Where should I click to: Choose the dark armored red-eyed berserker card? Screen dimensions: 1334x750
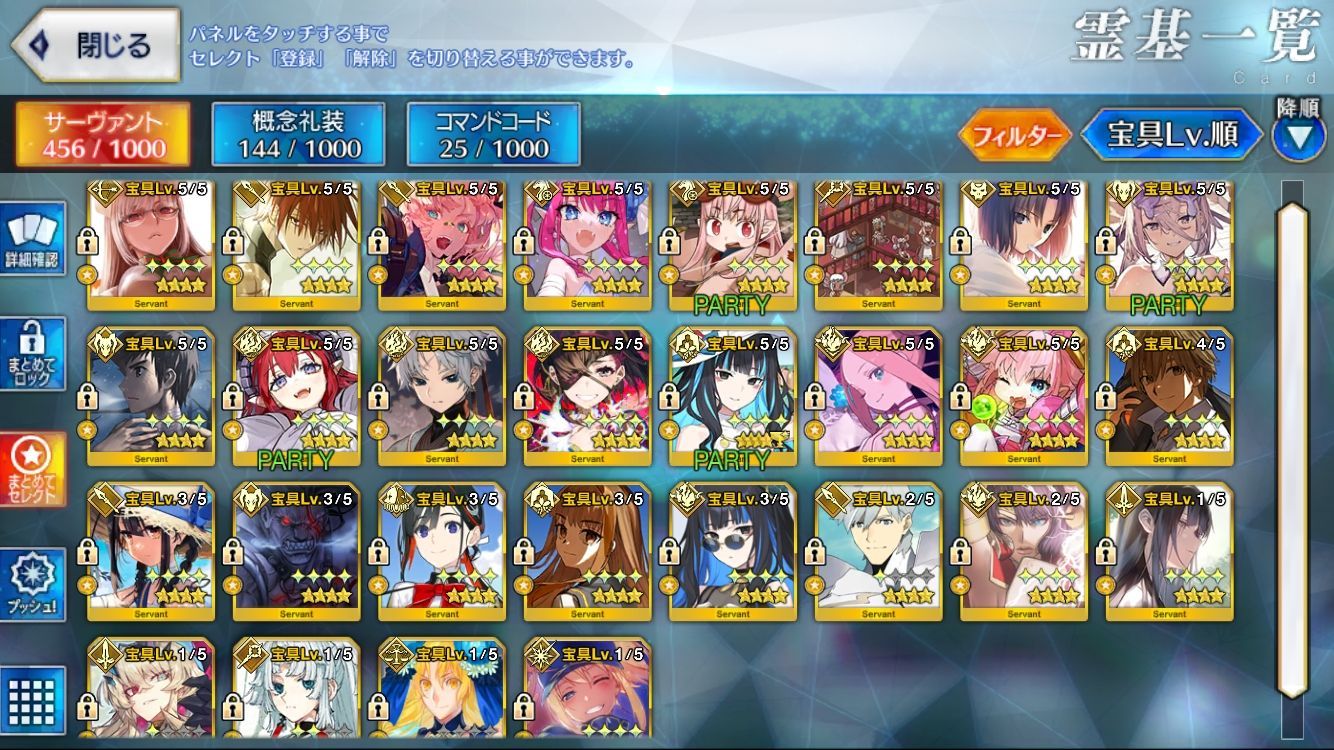pos(296,552)
